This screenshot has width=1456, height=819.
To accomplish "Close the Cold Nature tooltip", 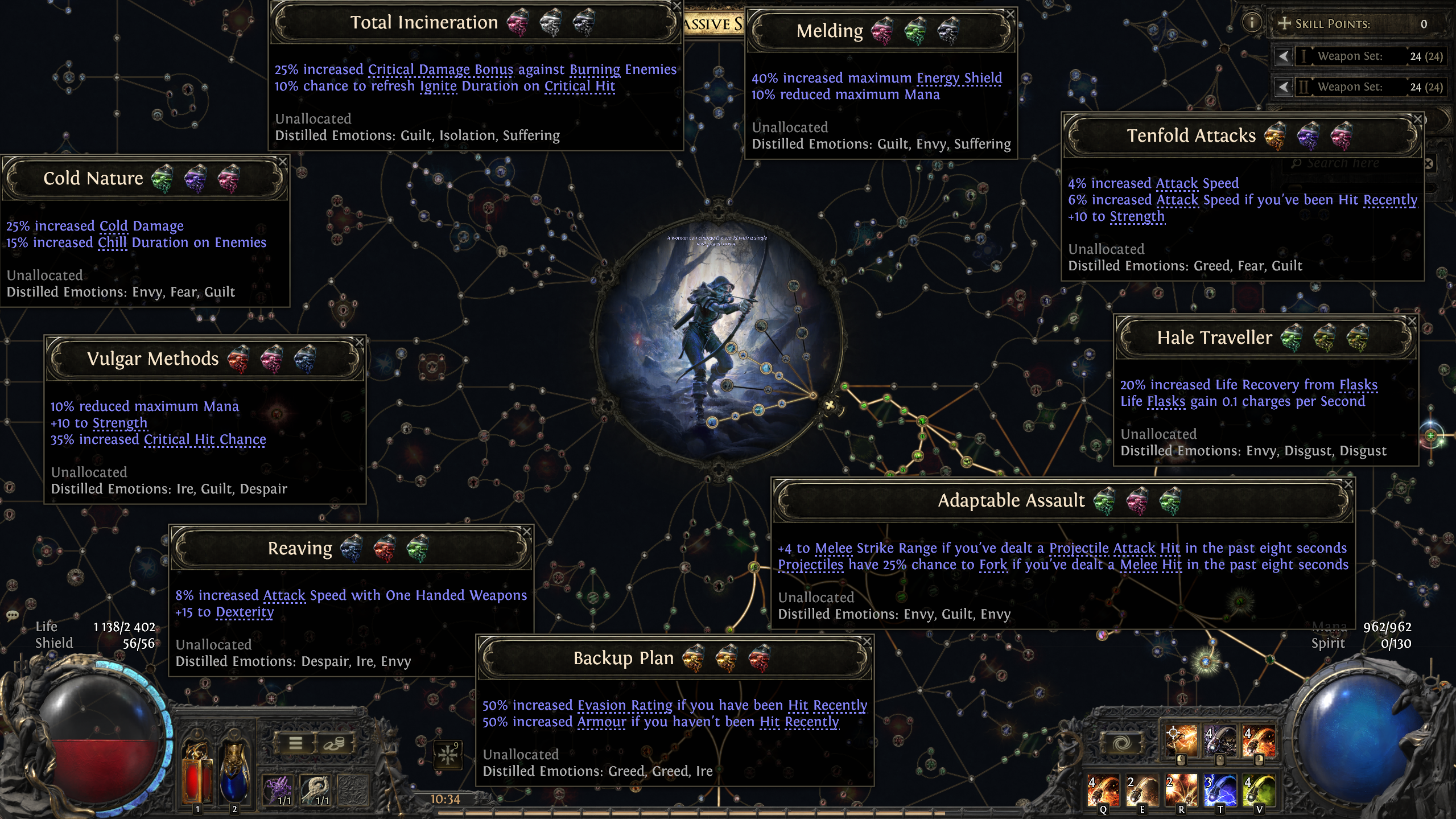I will point(282,162).
